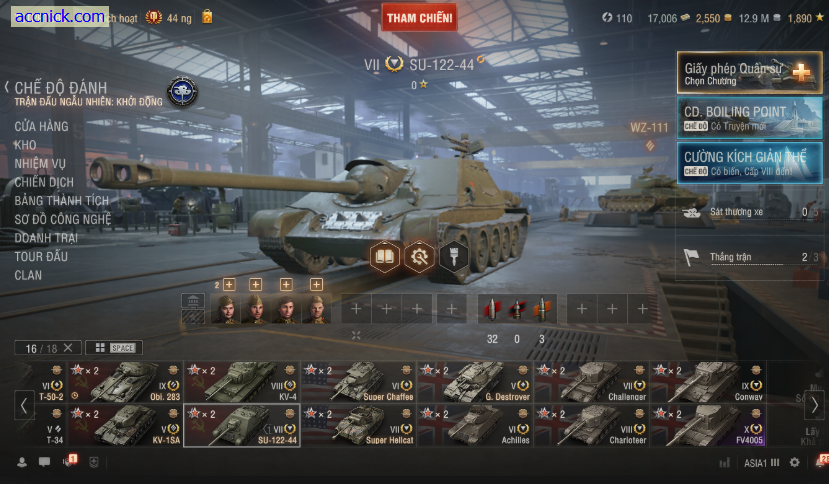Show the SƠ ĐỒ CÔNG NGHỆ tech tree
This screenshot has height=484, width=829.
pos(62,219)
